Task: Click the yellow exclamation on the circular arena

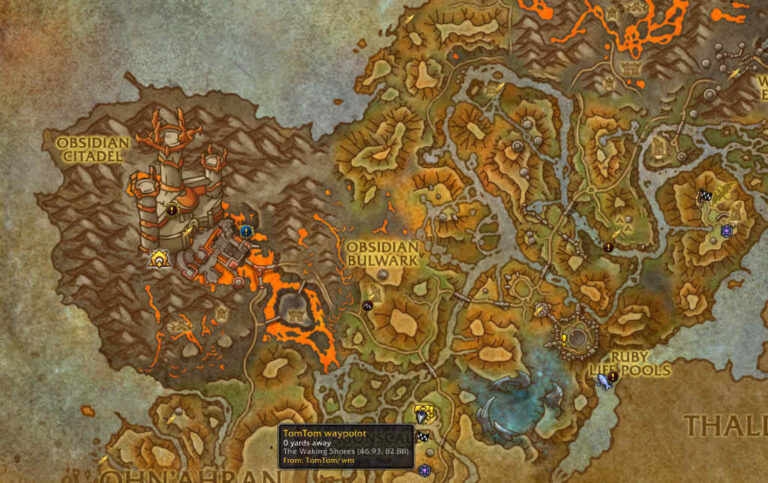Action: [x=563, y=339]
